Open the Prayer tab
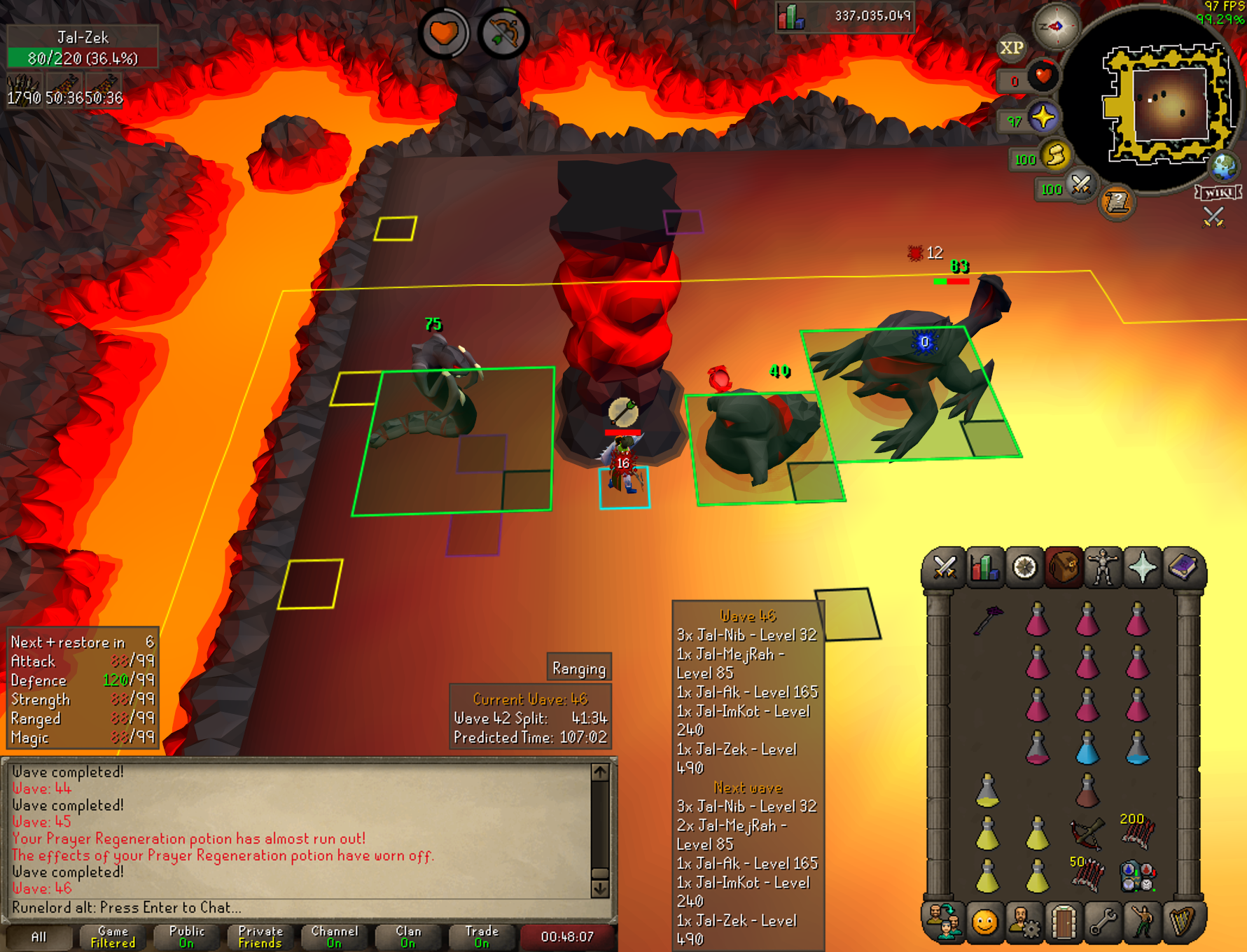Viewport: 1247px width, 952px height. (x=1143, y=568)
